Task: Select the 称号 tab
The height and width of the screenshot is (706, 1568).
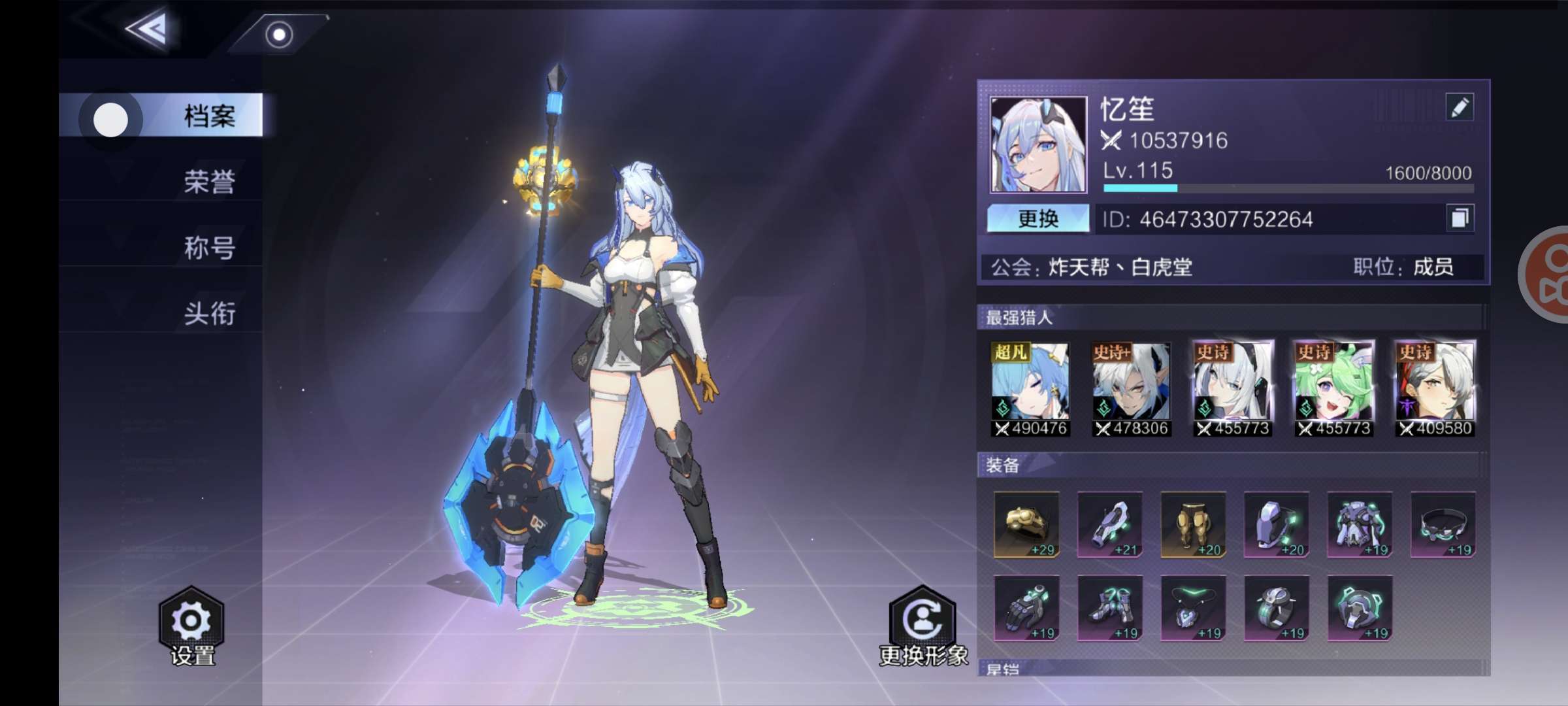Action: coord(208,248)
